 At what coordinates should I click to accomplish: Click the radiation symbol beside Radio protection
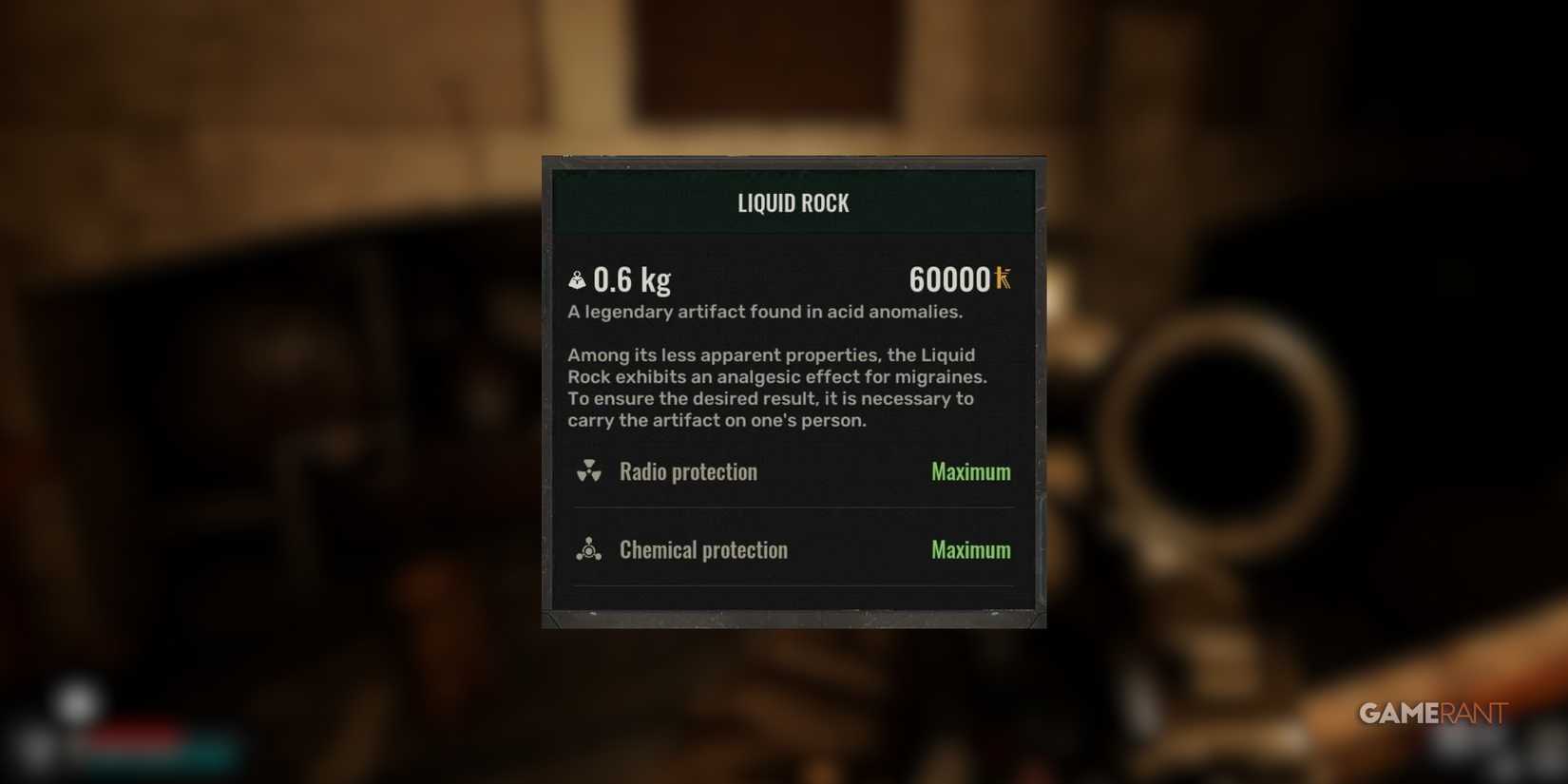[x=590, y=471]
